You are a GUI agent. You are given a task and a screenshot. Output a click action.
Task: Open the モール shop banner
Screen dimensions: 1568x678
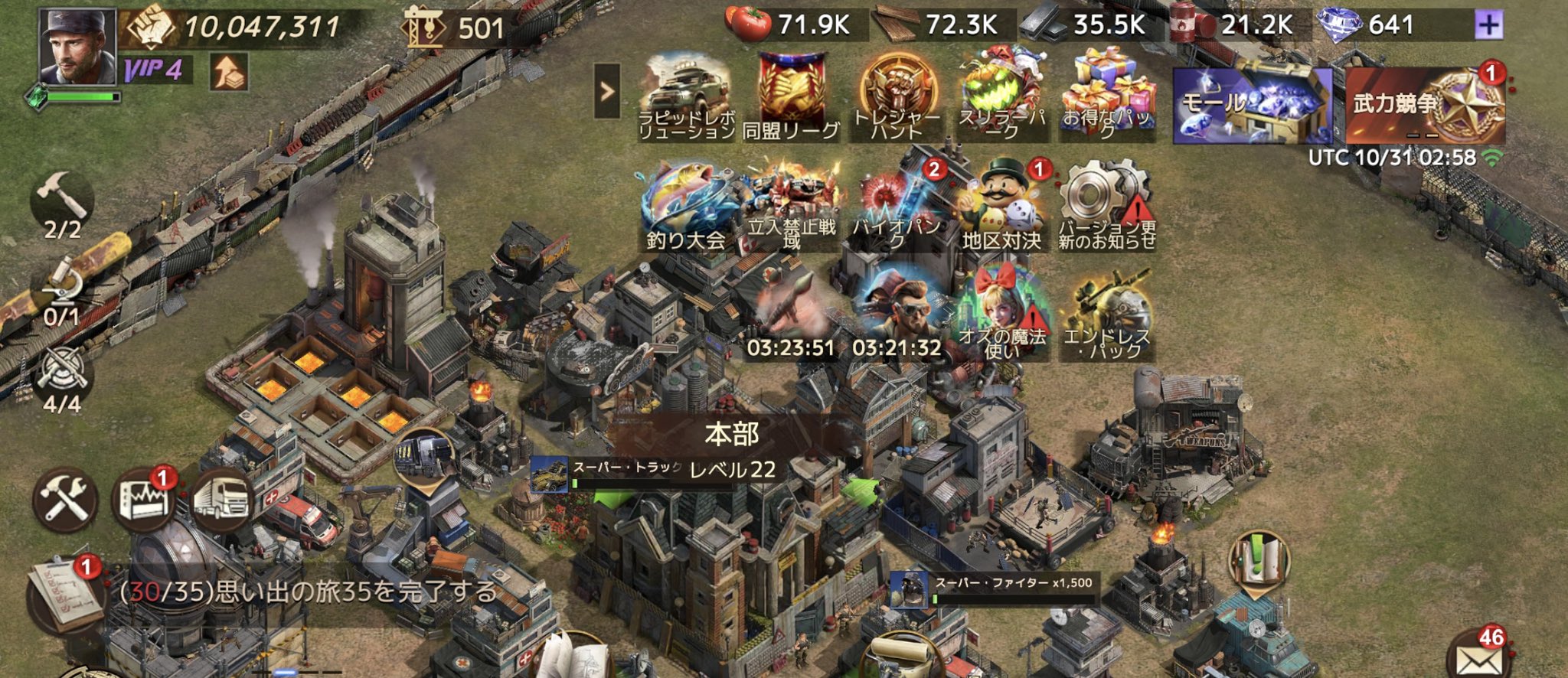coord(1253,105)
